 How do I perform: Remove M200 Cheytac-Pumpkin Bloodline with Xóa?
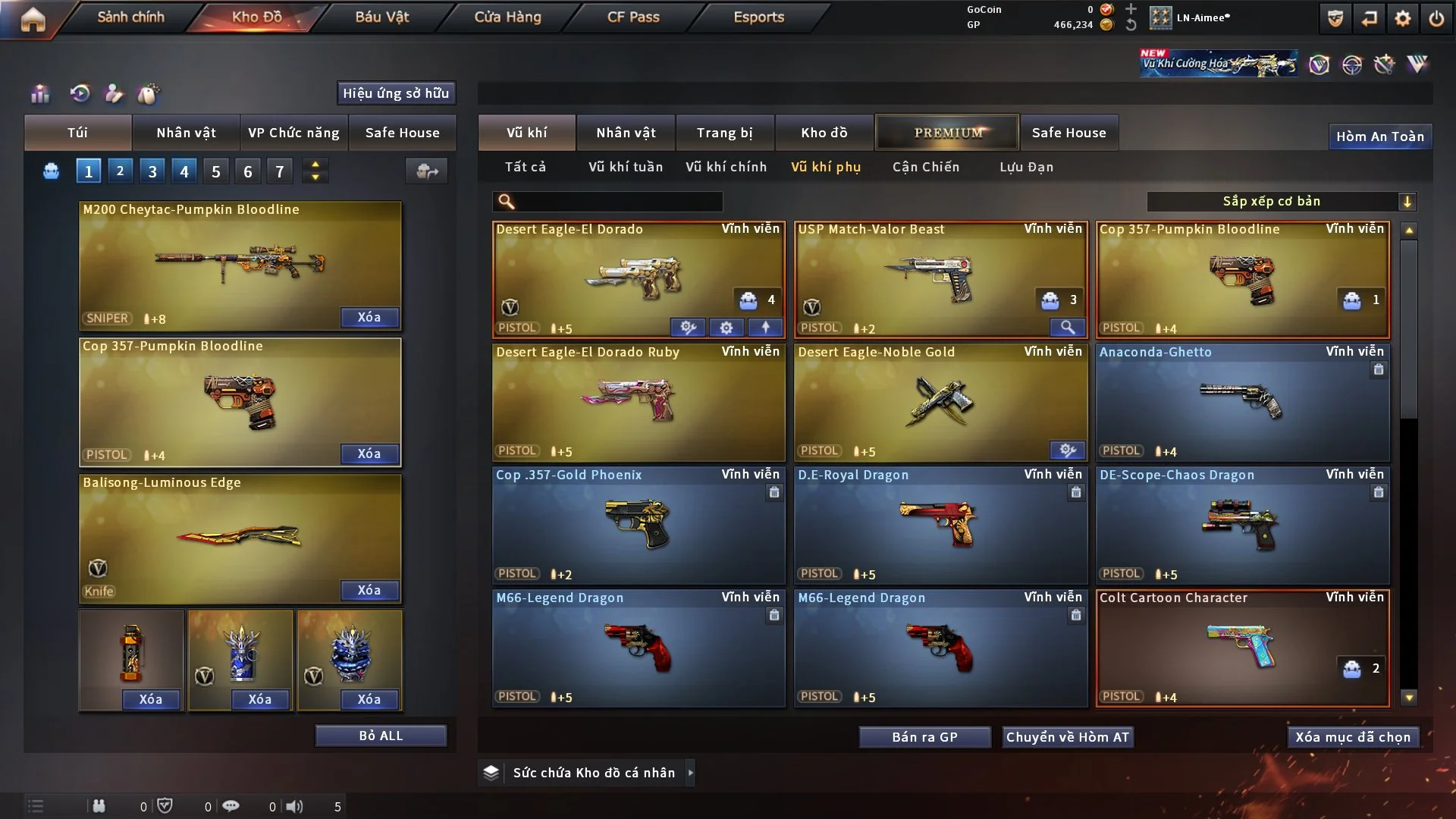pos(369,317)
